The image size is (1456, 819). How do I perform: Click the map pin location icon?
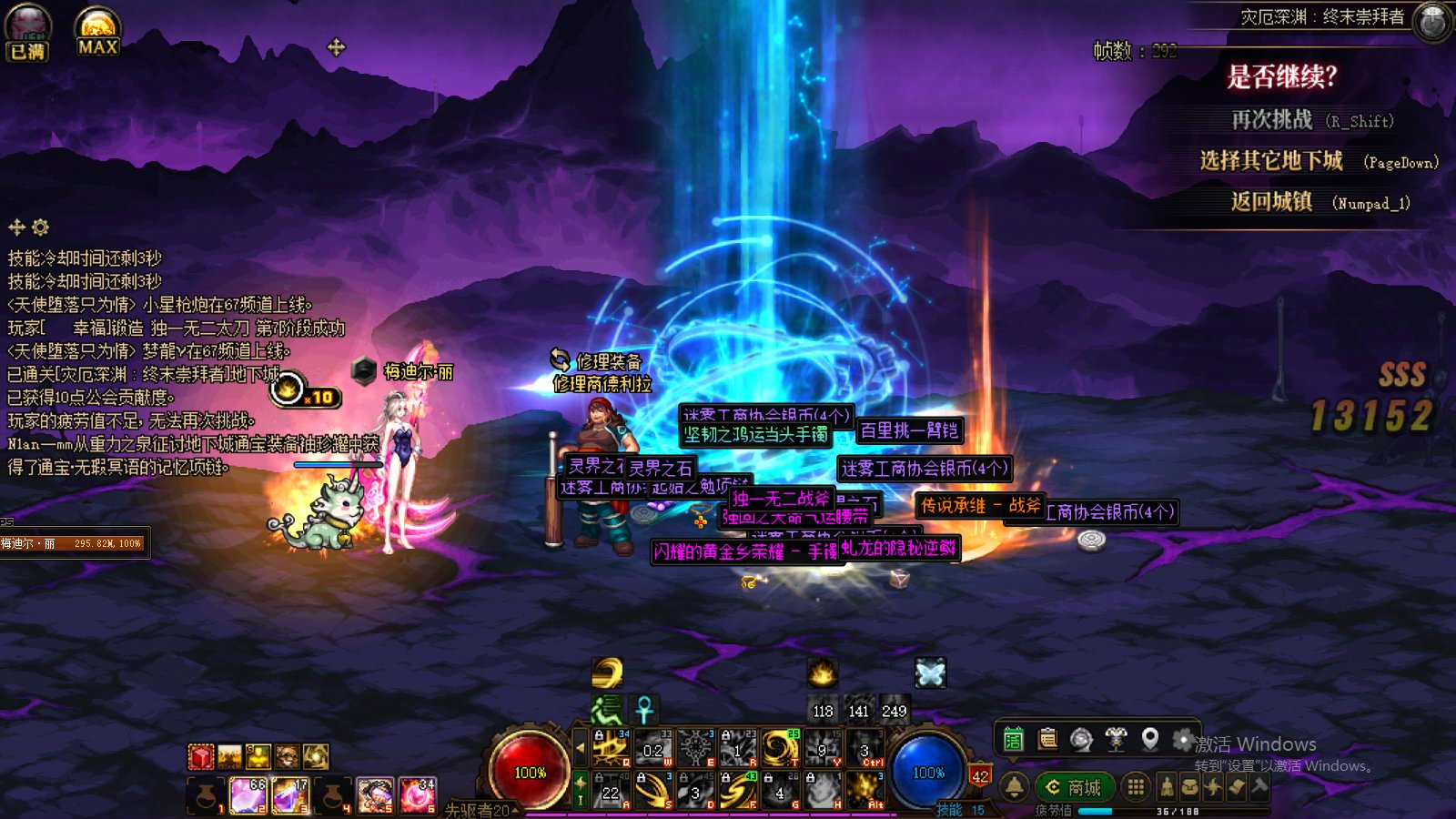[1150, 740]
